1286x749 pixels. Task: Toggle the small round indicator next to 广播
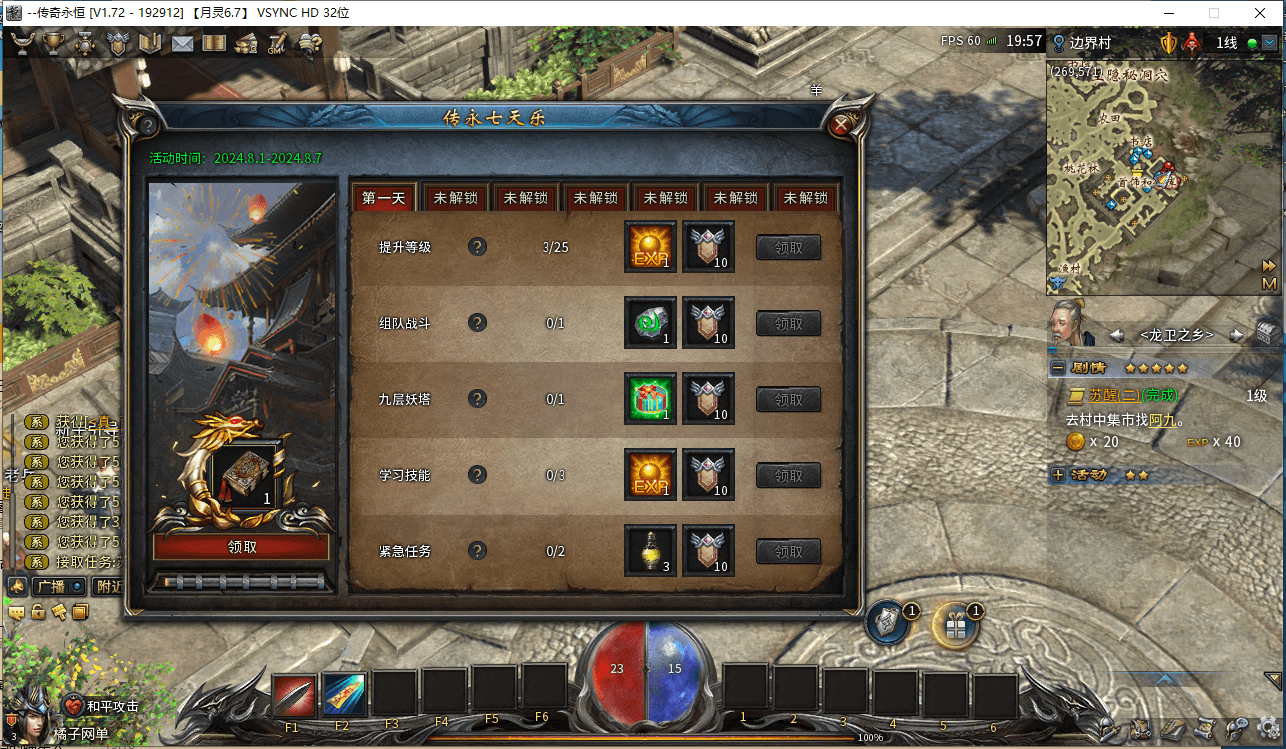click(x=77, y=587)
